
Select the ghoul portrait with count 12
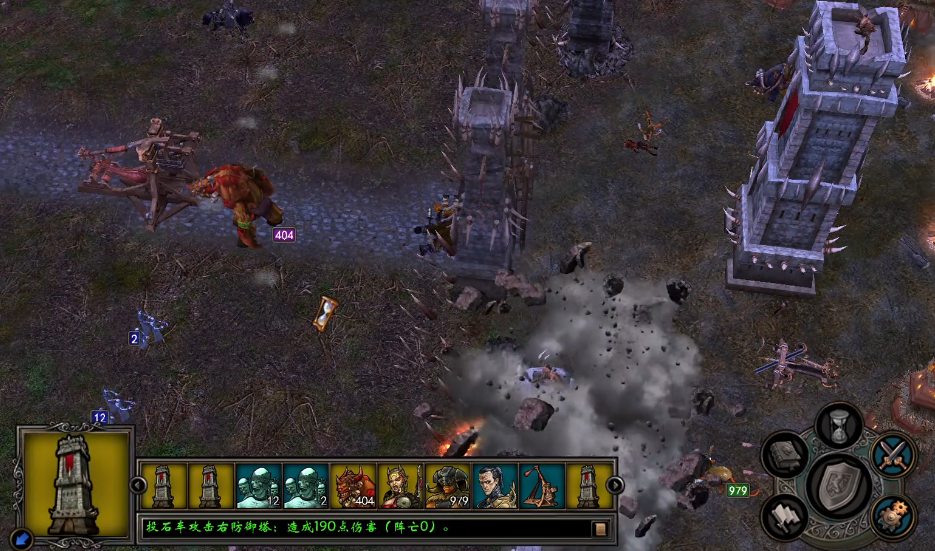[x=258, y=485]
